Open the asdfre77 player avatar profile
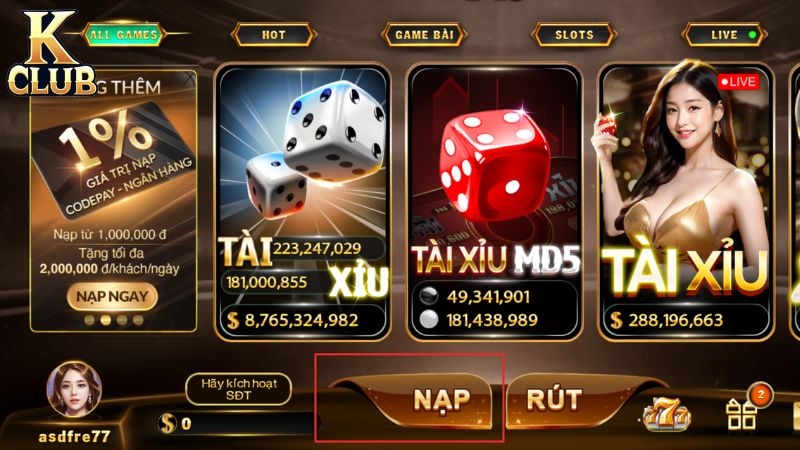The height and width of the screenshot is (450, 800). (72, 392)
